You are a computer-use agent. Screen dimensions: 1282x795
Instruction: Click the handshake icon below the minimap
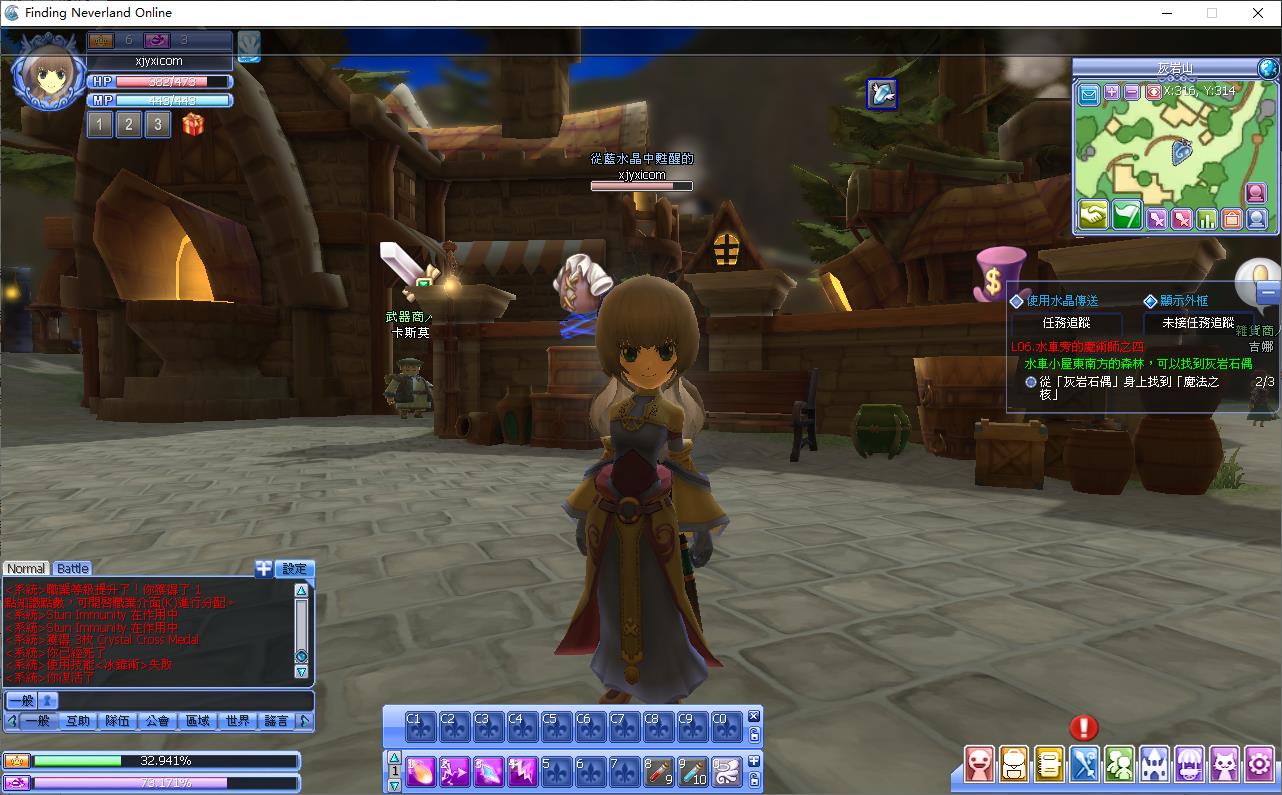pos(1093,215)
